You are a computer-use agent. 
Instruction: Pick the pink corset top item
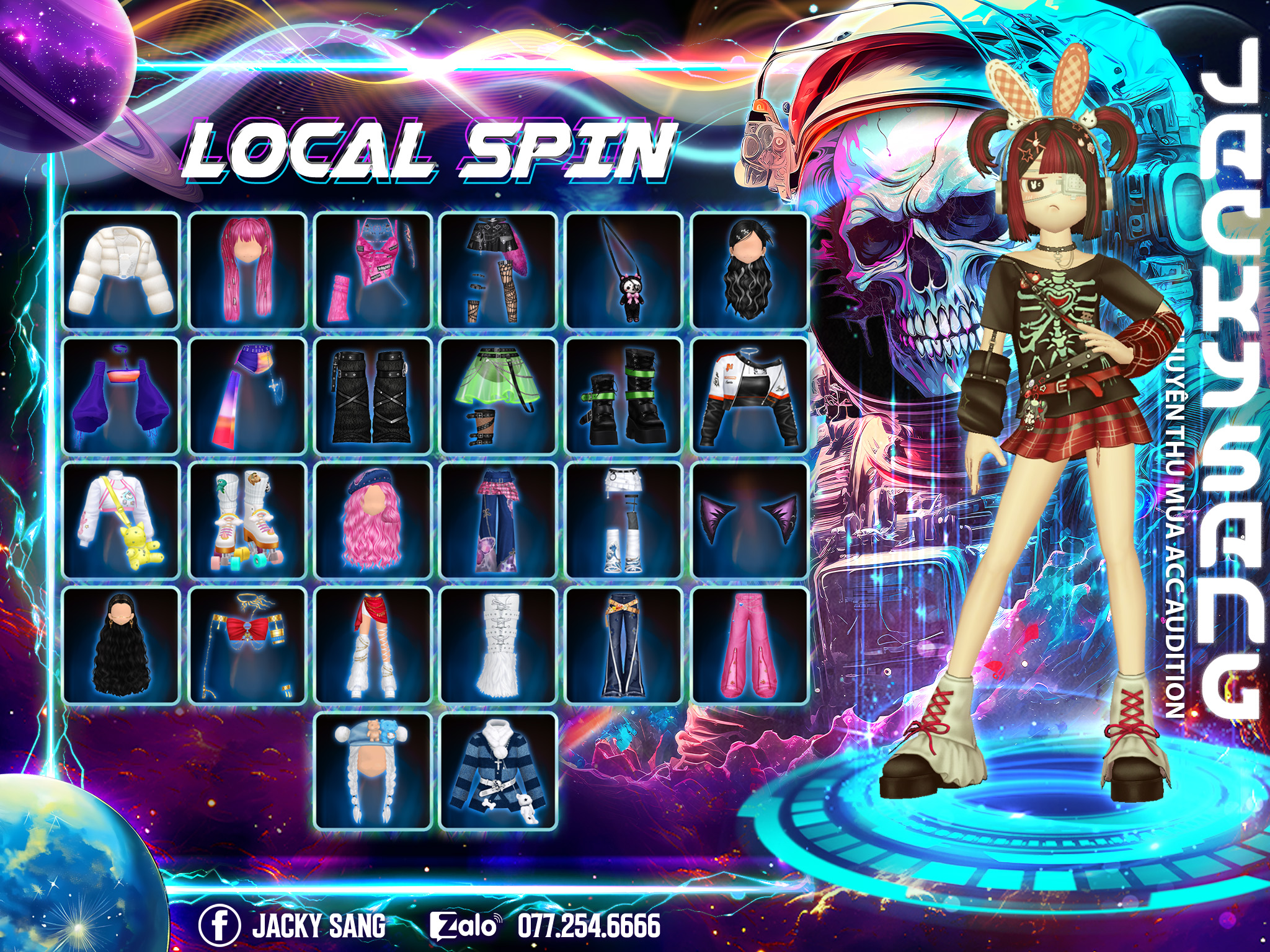[373, 271]
